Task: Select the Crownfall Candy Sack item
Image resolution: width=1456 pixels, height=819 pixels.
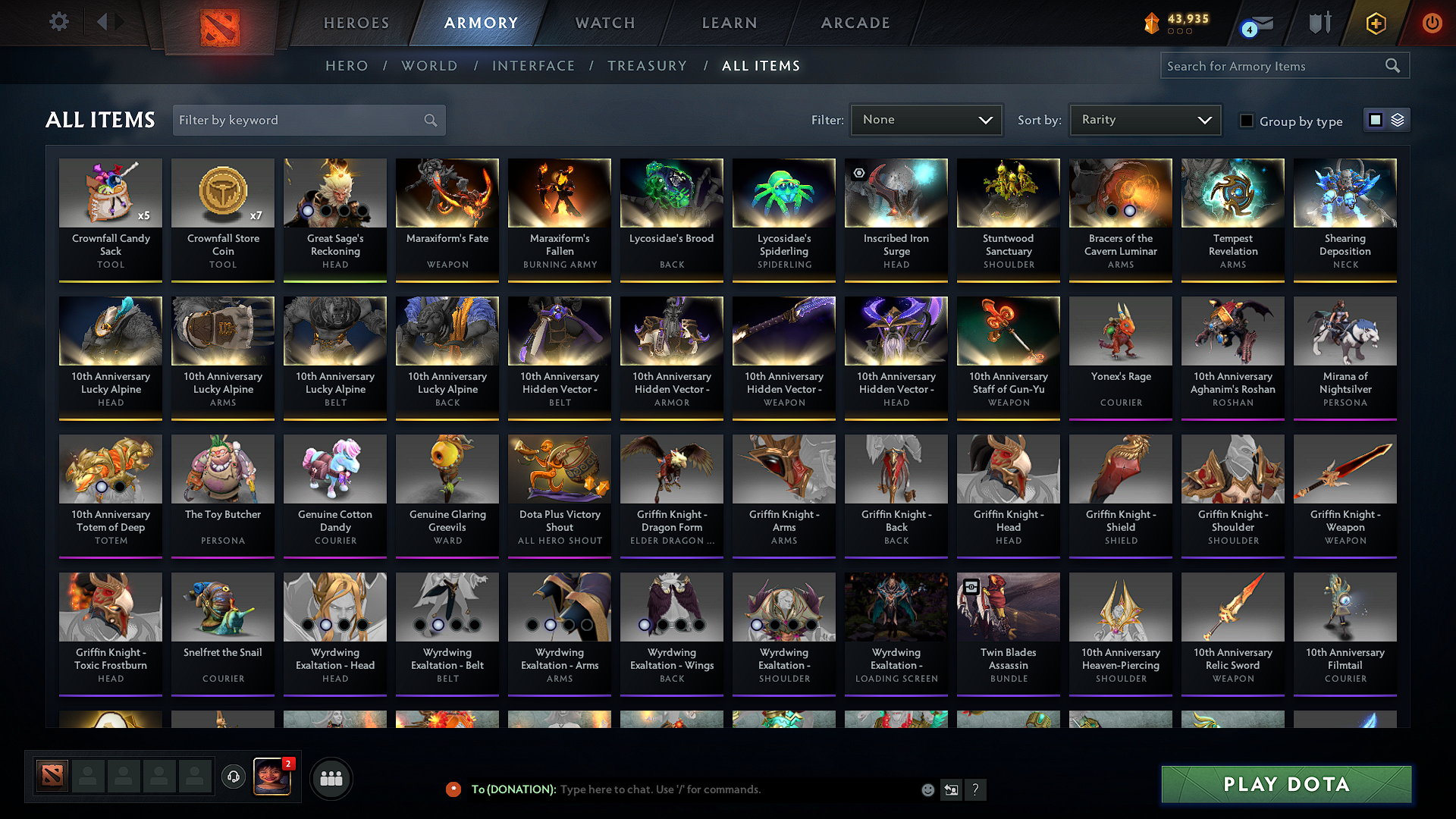Action: click(x=111, y=218)
